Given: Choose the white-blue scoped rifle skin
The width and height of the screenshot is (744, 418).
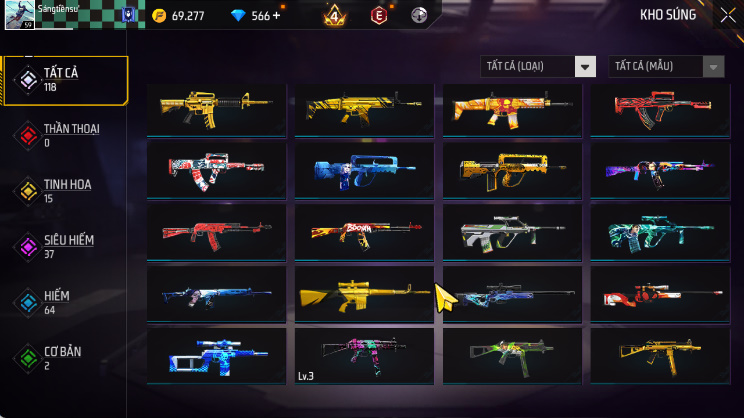Looking at the screenshot, I should pyautogui.click(x=216, y=353).
